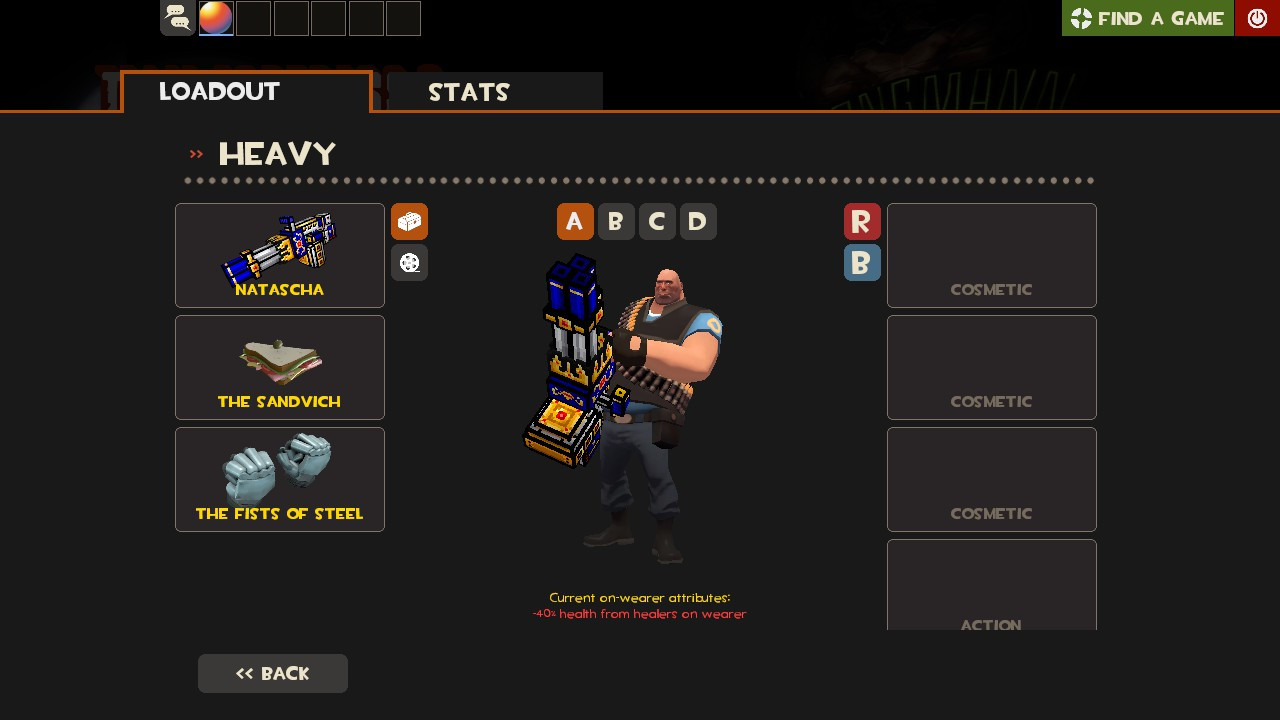
Task: Switch to the STATS tab
Action: click(469, 92)
